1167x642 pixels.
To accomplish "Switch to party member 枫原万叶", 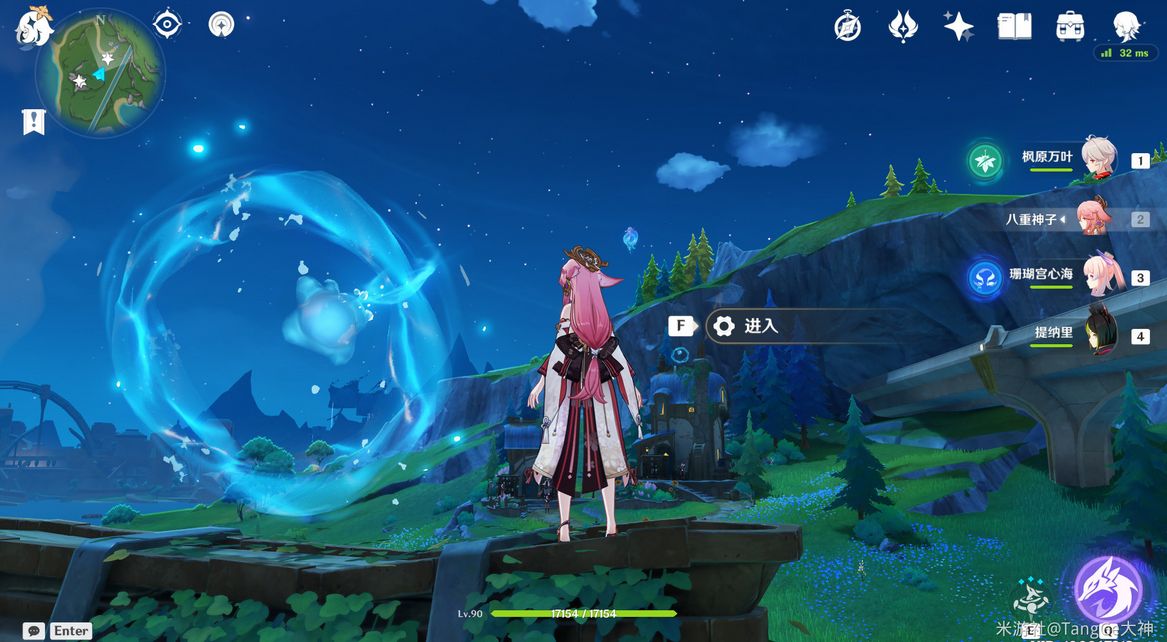I will coord(1061,160).
